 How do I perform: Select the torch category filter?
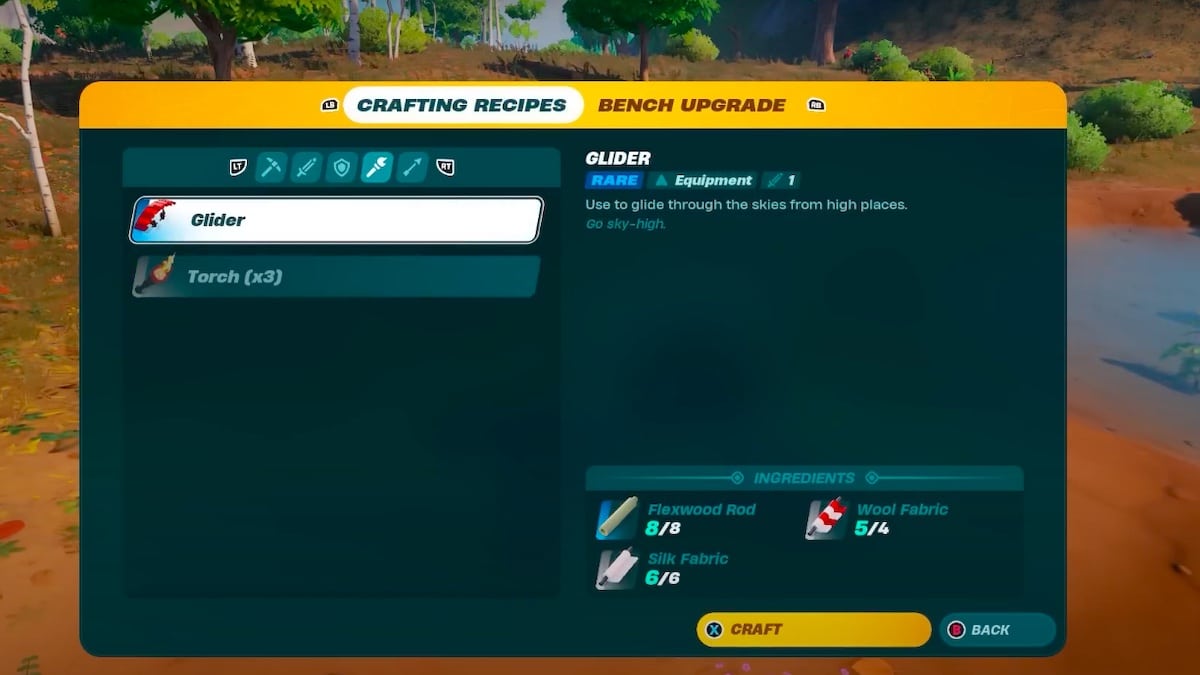point(377,168)
